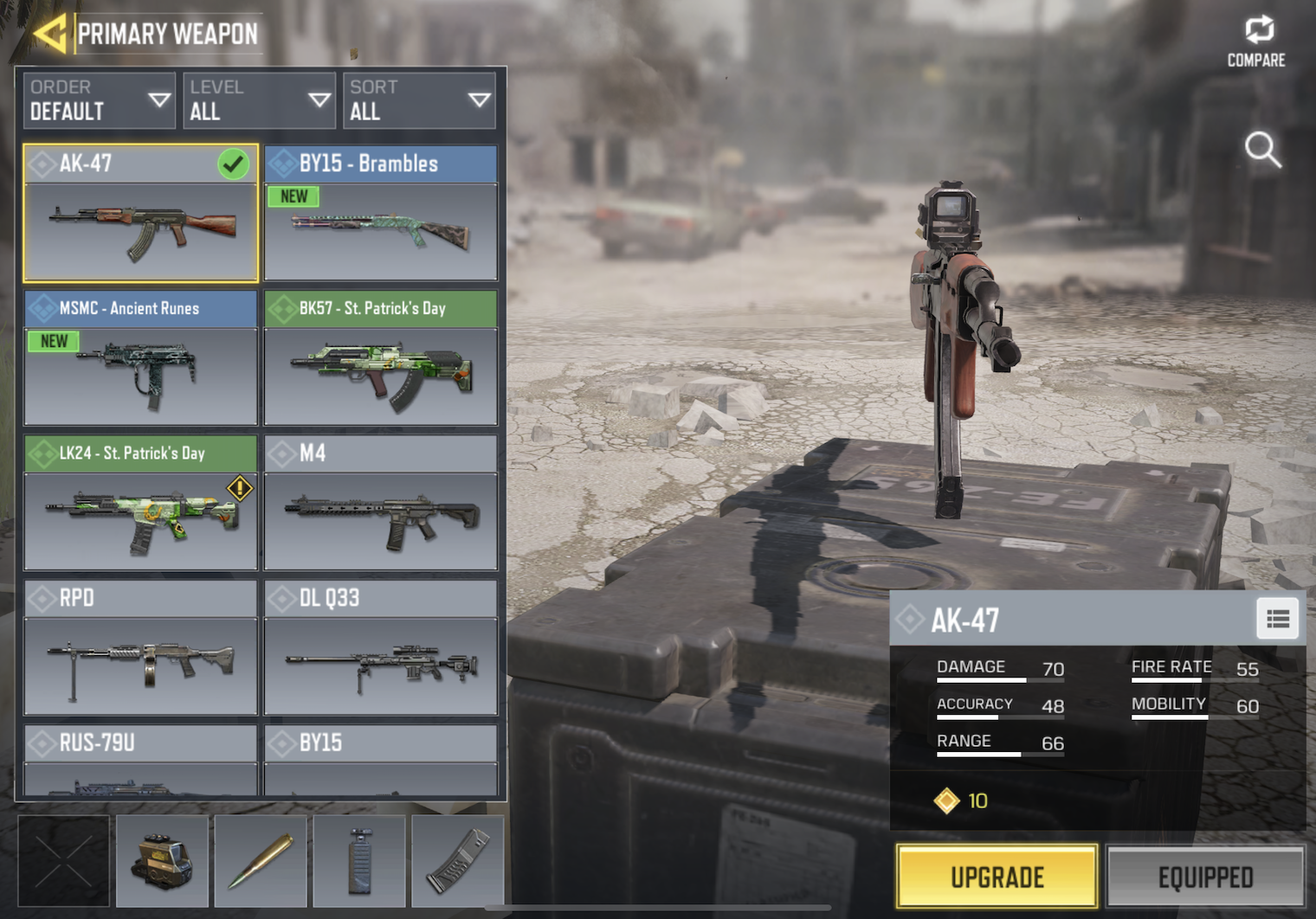Open the bullet ammo attachment slot
The image size is (1316, 919).
261,861
